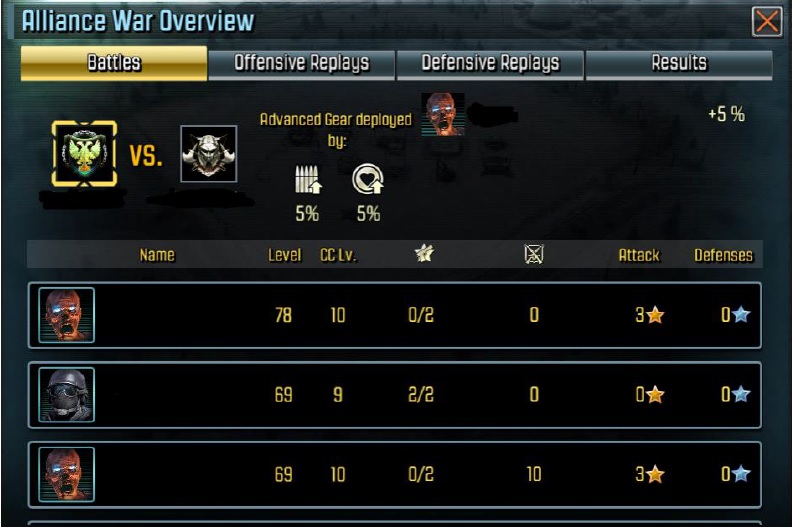Click the CC Lv. column header
Viewport: 792px width, 527px height.
pyautogui.click(x=338, y=255)
